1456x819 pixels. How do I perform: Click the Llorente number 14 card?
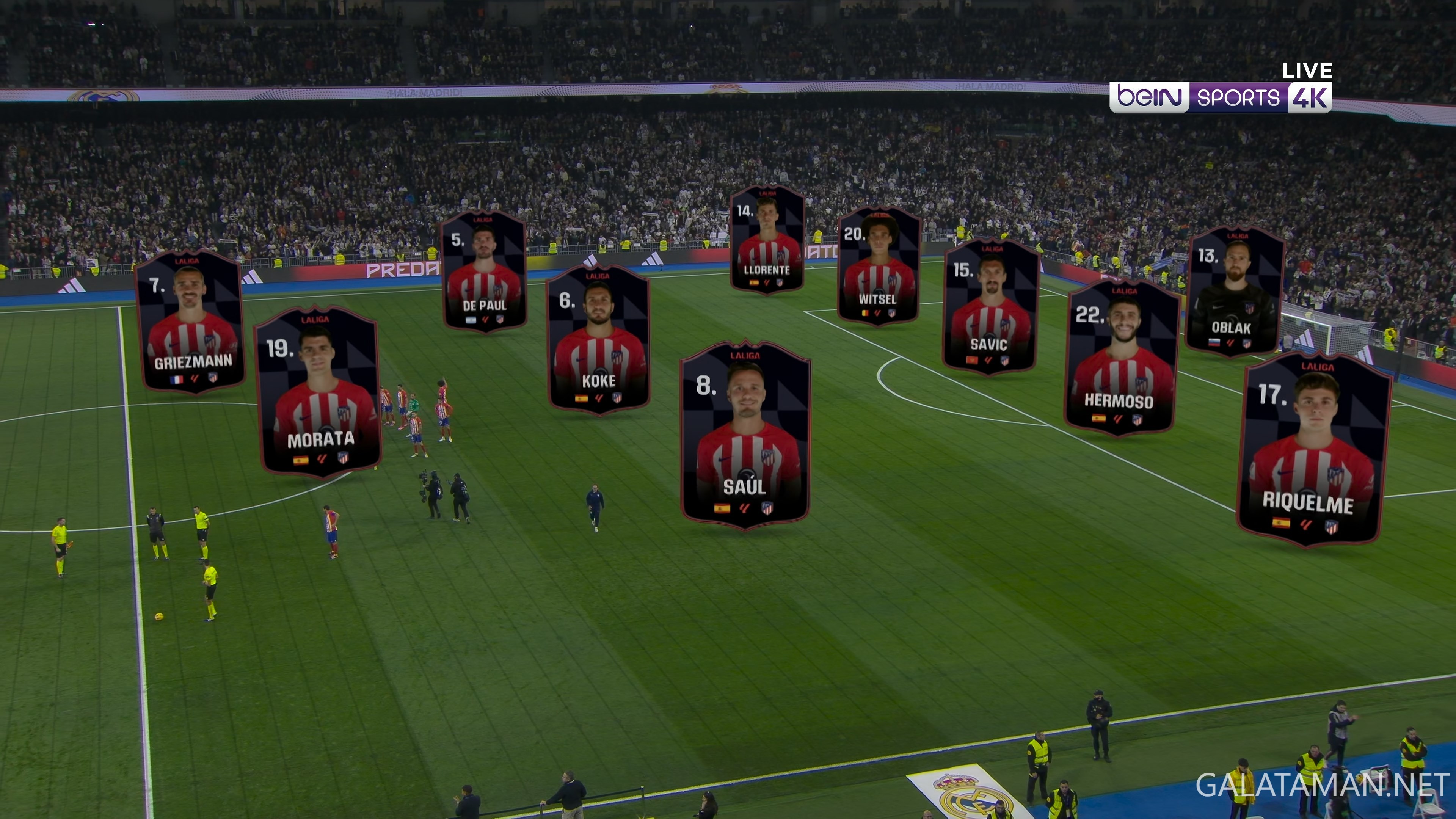pyautogui.click(x=767, y=239)
